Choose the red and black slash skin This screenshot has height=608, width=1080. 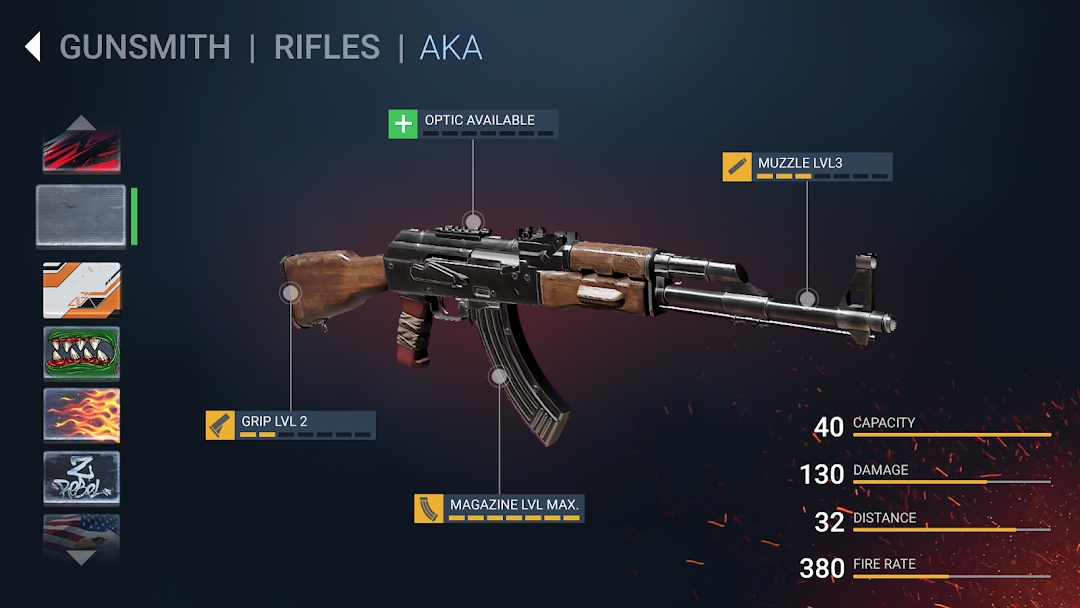point(81,152)
